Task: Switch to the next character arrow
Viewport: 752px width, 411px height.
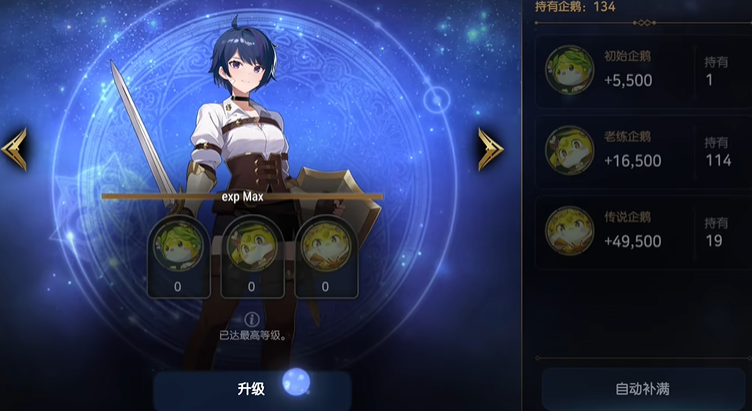Action: [x=490, y=148]
